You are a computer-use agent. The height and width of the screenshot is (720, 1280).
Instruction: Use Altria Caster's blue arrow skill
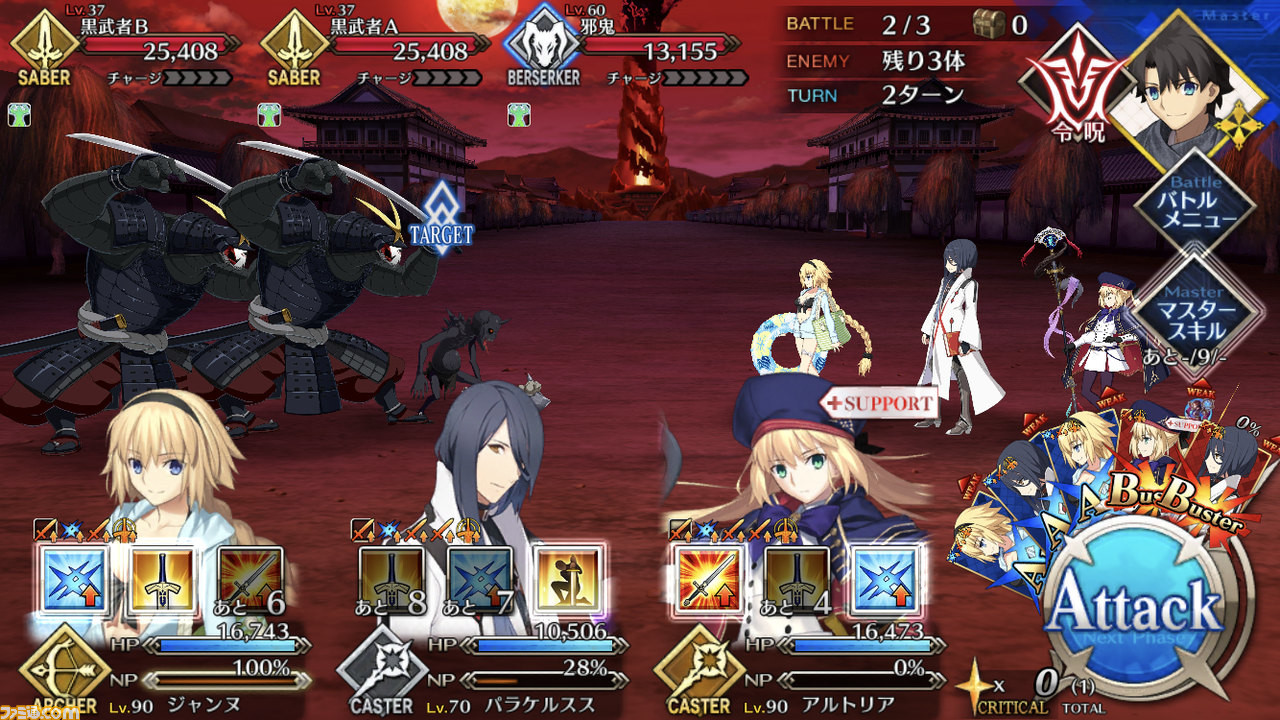tap(884, 580)
